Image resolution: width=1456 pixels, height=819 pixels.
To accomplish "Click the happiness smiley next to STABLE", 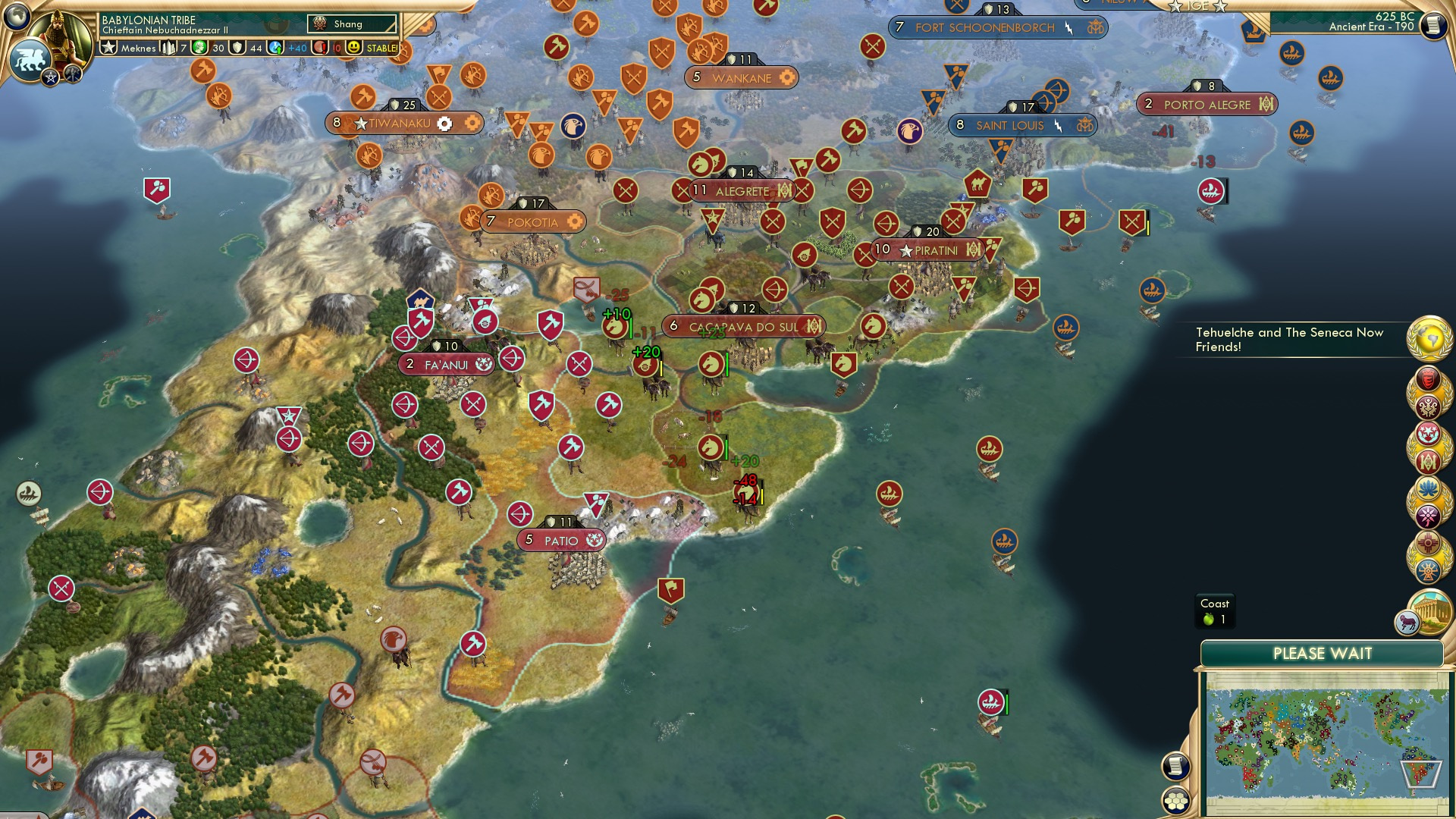I will [353, 47].
